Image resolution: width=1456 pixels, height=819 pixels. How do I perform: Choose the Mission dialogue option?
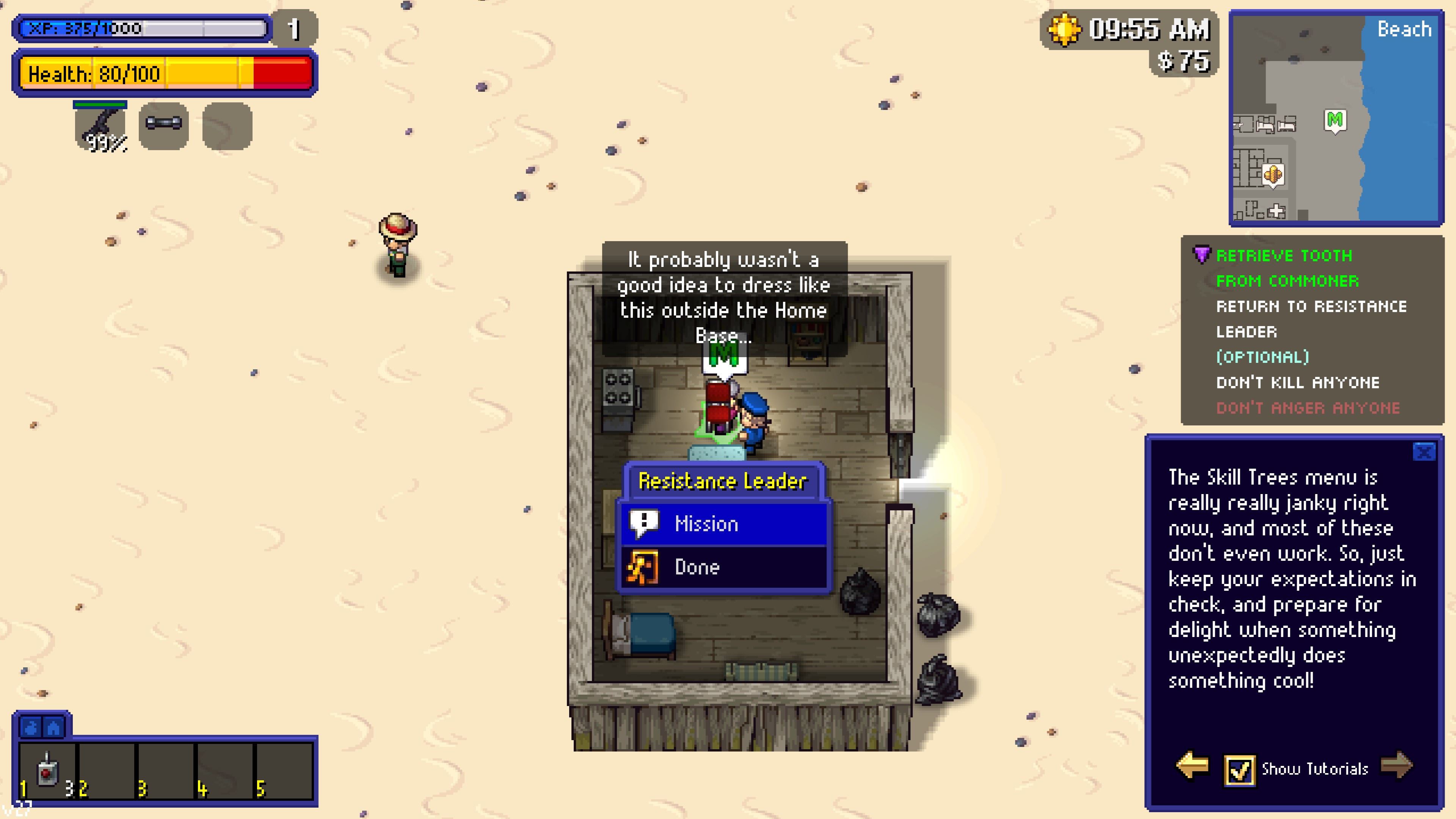[723, 524]
